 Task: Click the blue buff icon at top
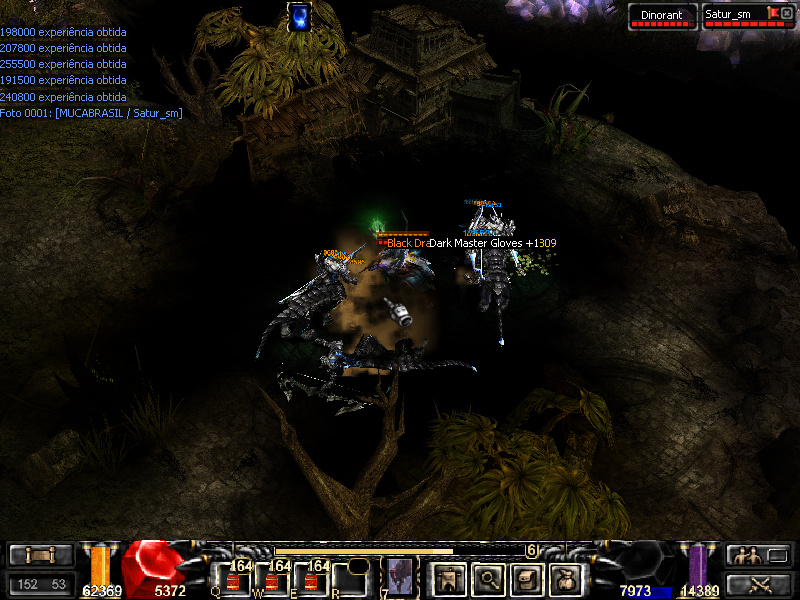298,17
